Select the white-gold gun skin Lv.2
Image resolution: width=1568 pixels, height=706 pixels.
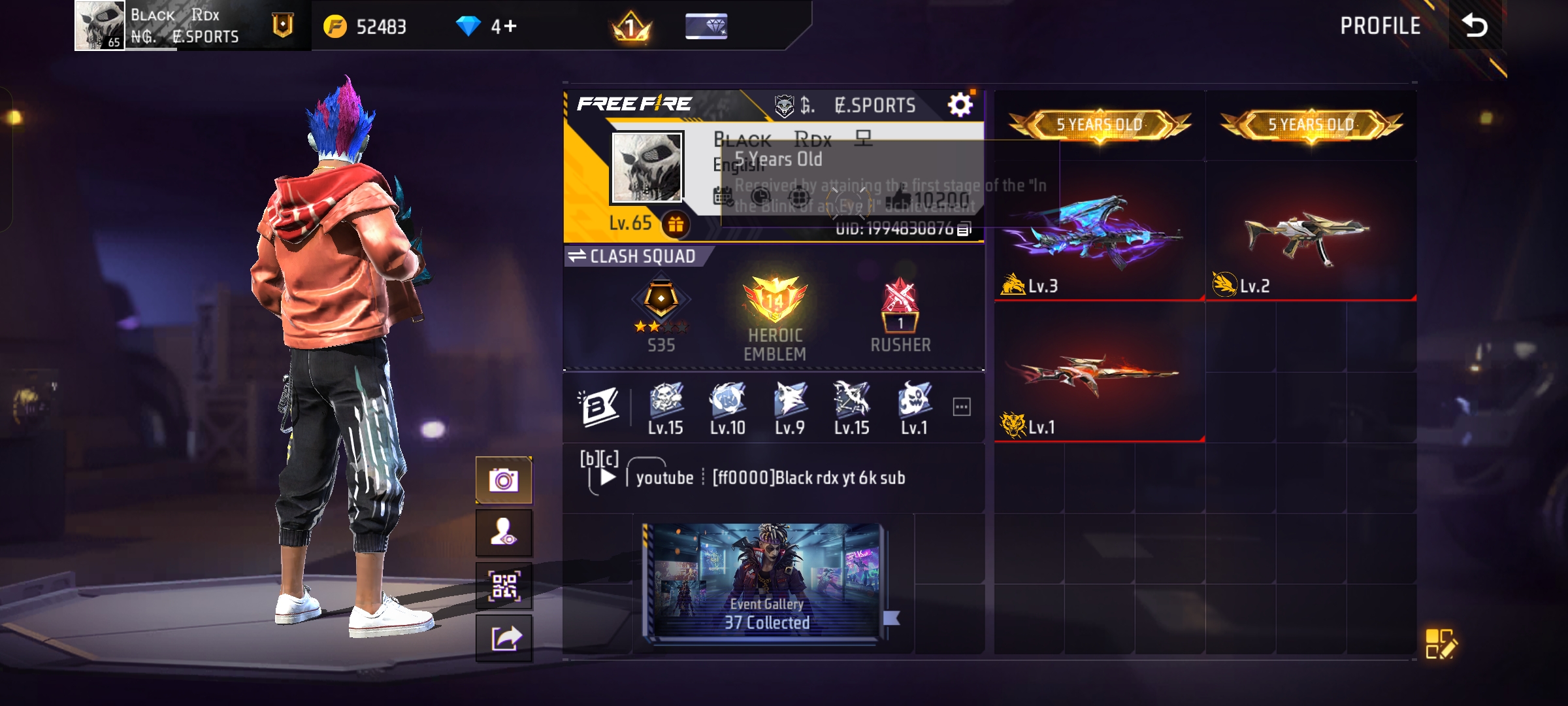point(1310,235)
